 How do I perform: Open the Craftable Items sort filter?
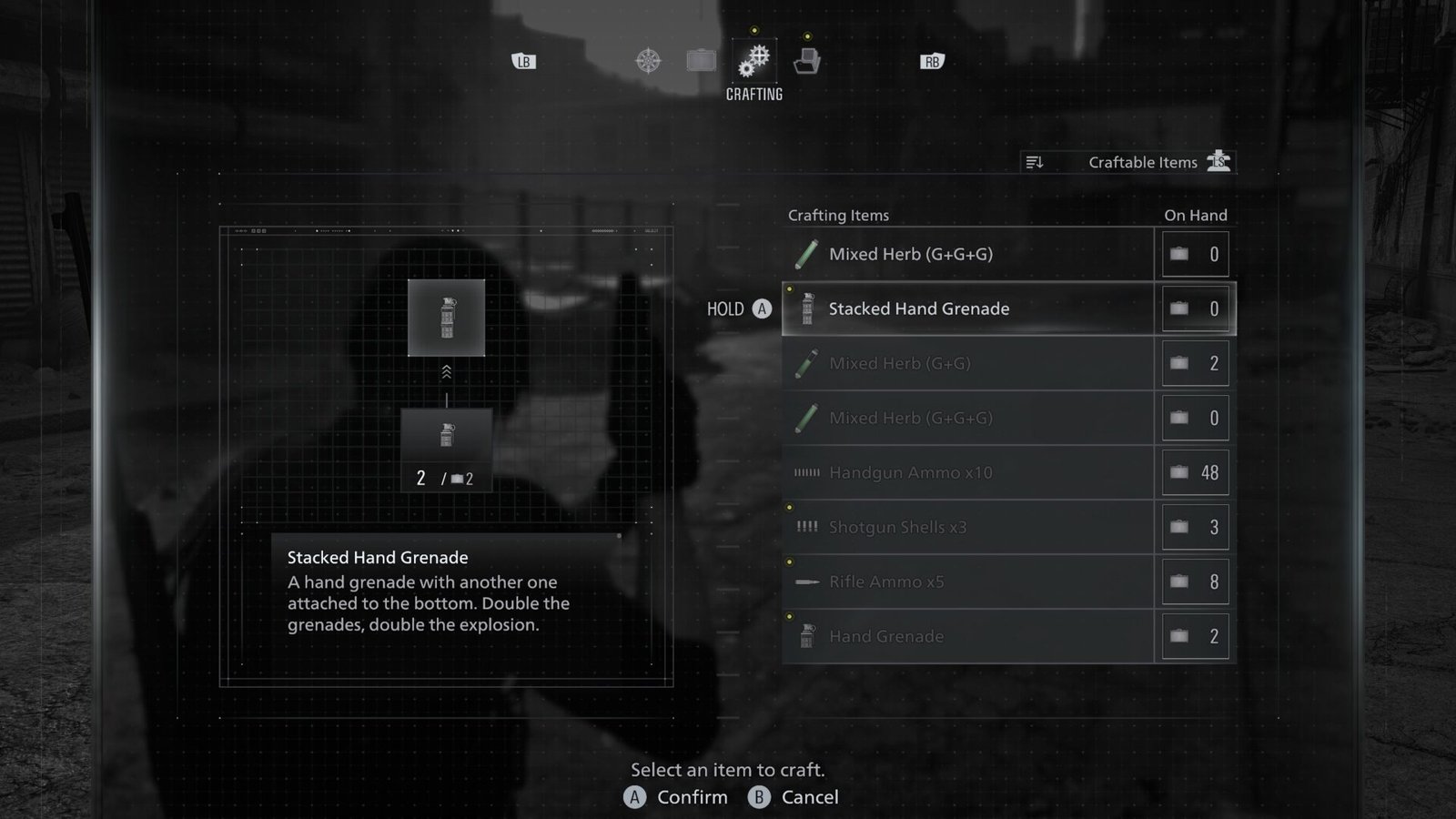(1127, 162)
